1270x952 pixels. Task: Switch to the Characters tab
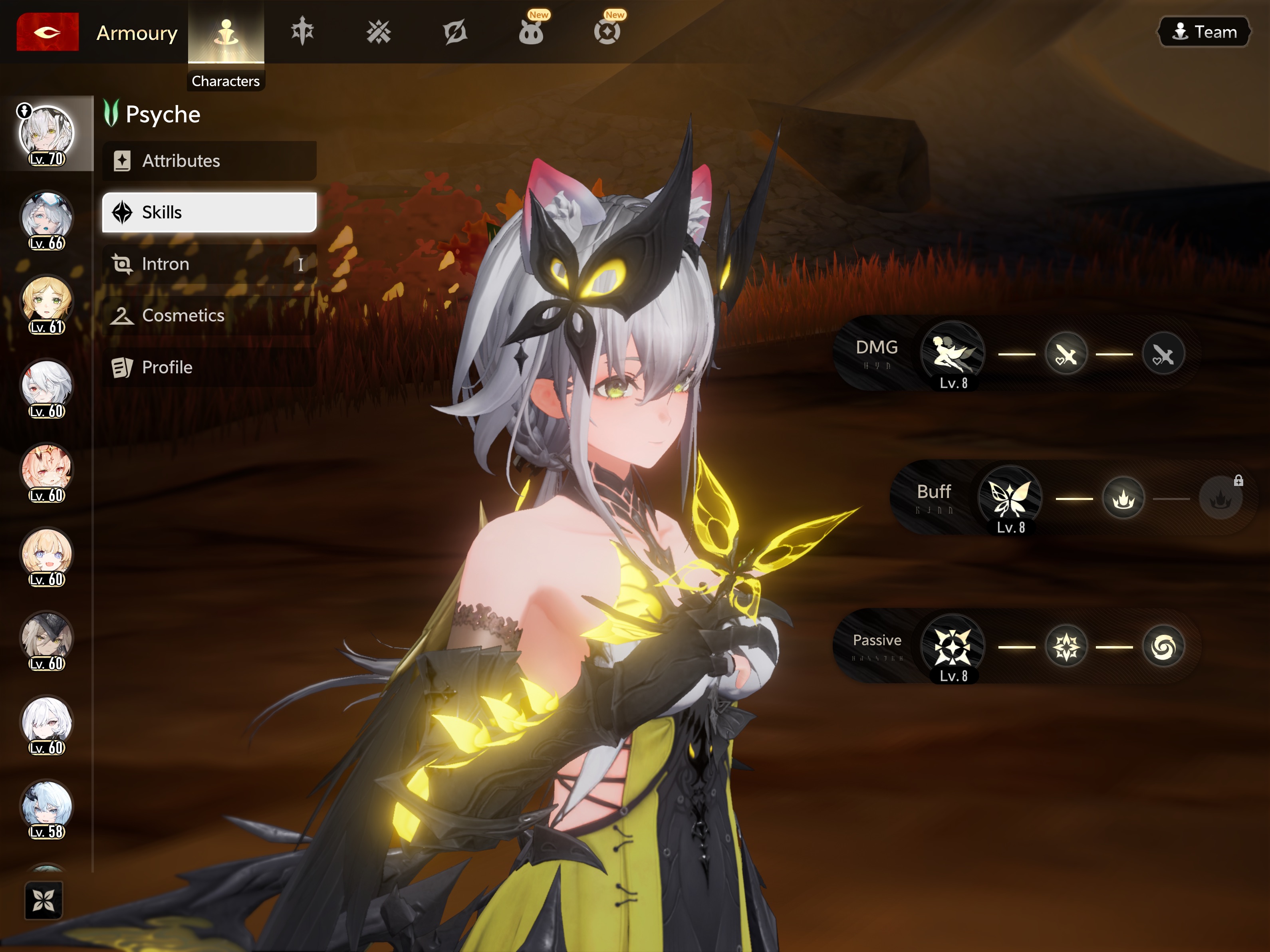click(x=226, y=33)
